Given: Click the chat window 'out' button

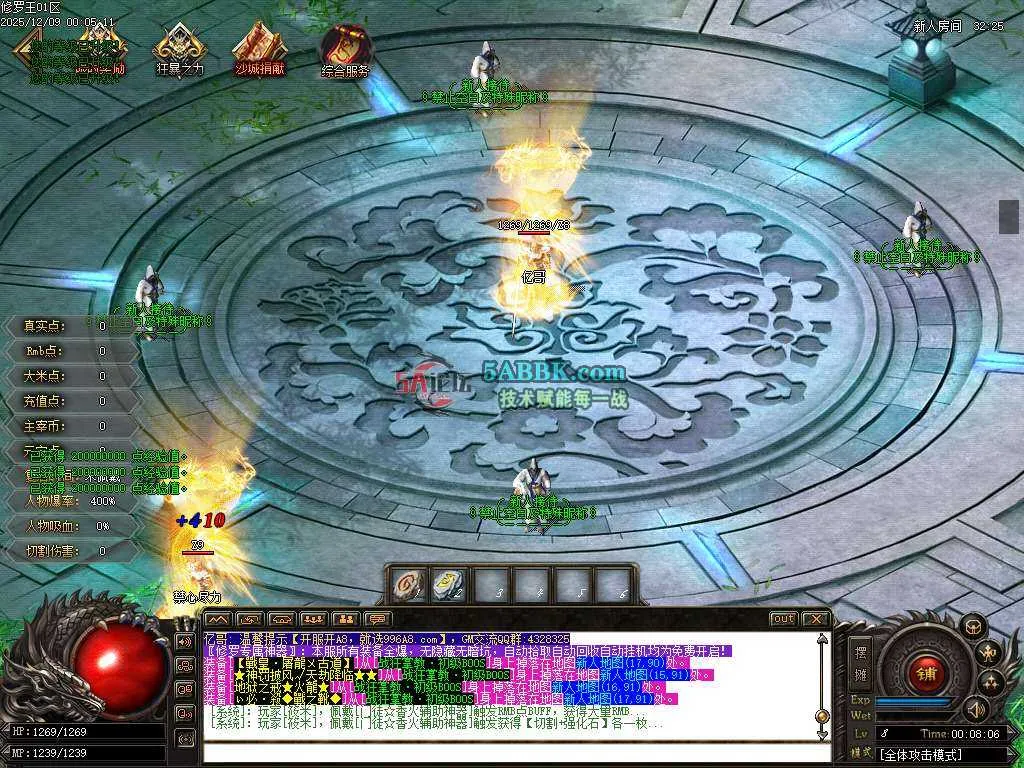Looking at the screenshot, I should click(784, 619).
